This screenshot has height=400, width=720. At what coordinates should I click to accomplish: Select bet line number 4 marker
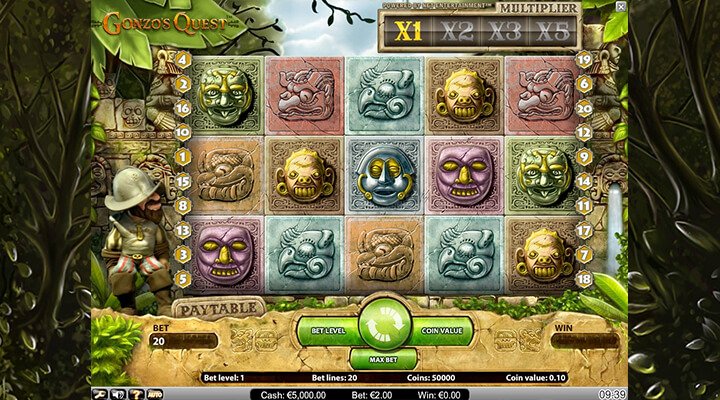coord(184,59)
